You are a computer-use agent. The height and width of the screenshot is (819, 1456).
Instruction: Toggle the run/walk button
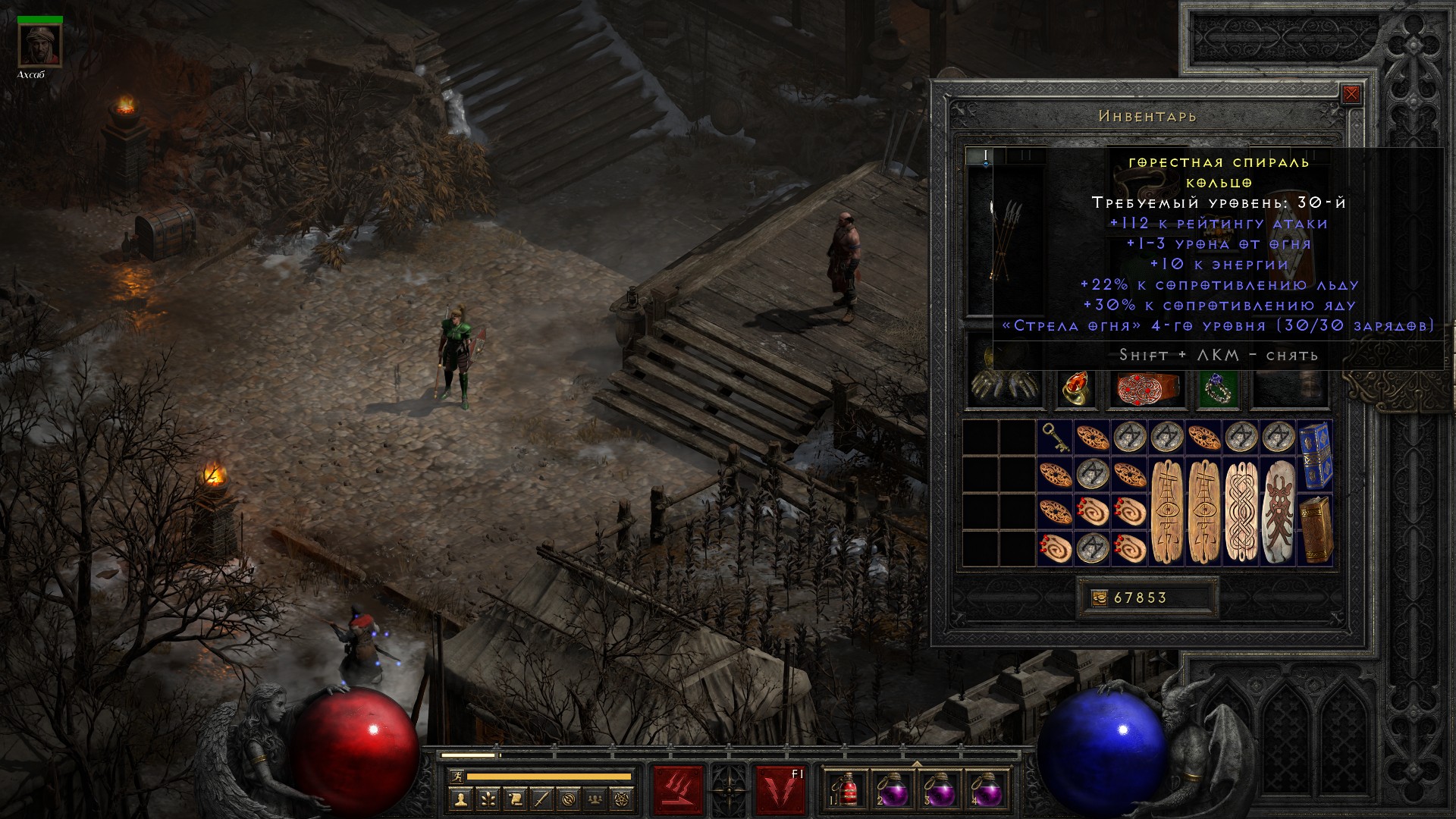[455, 776]
